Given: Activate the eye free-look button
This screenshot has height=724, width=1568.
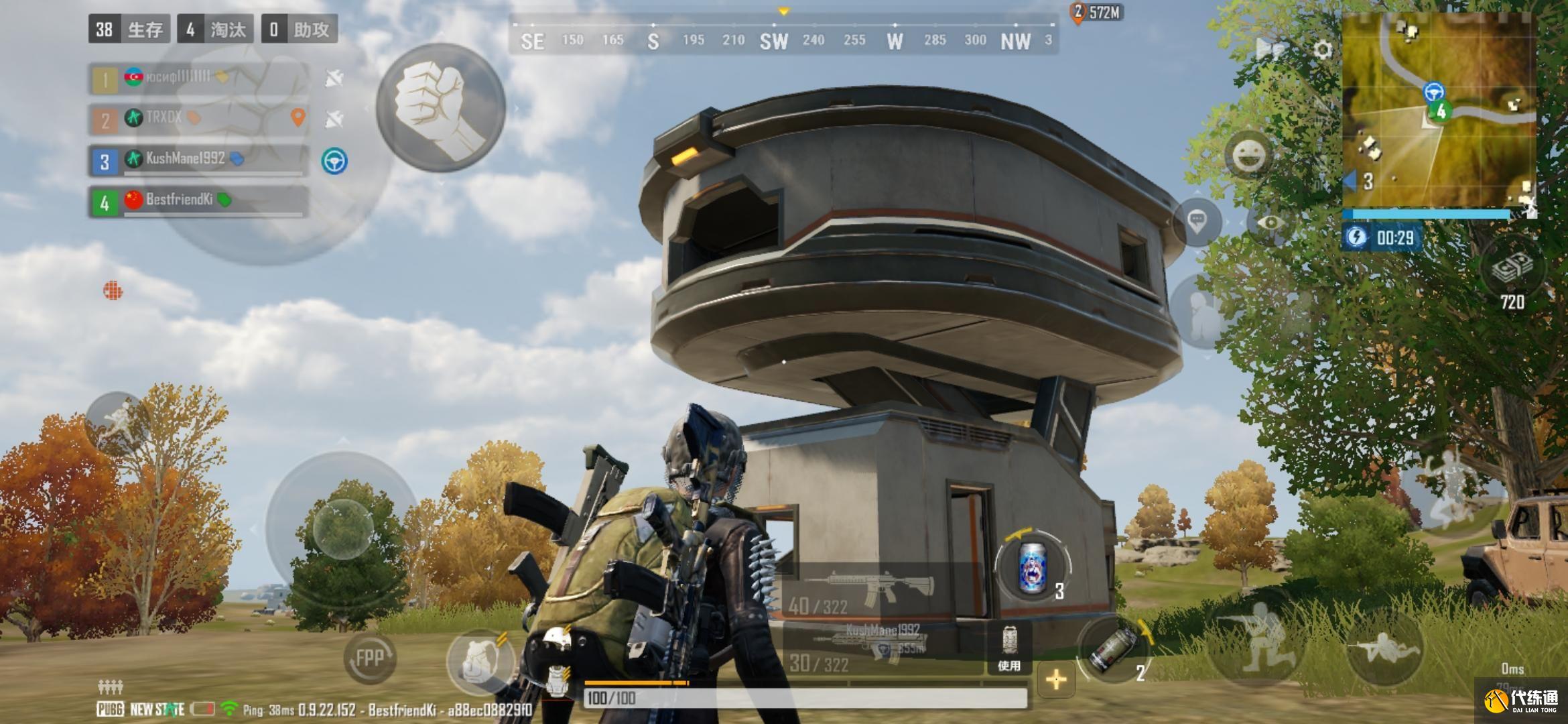Looking at the screenshot, I should coord(1269,222).
